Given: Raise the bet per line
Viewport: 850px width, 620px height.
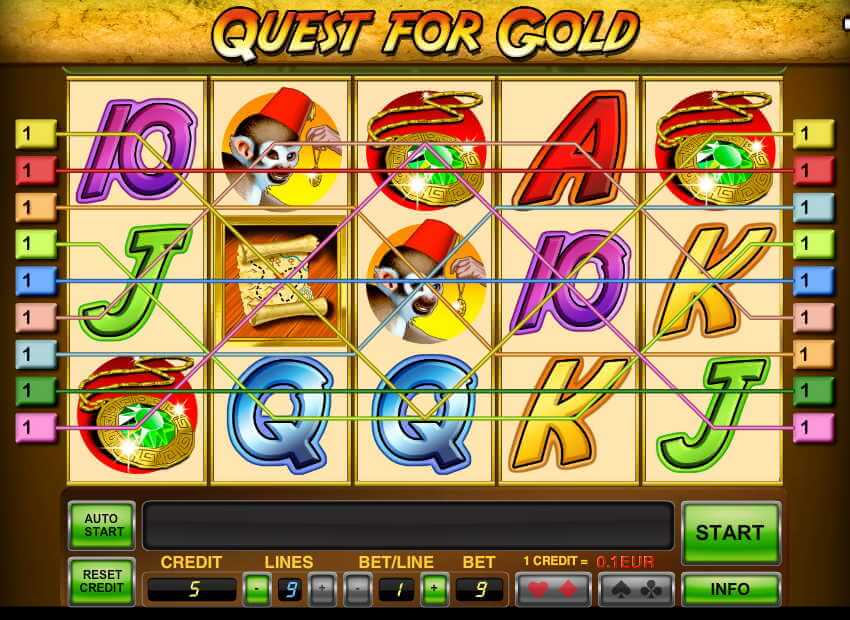Looking at the screenshot, I should pyautogui.click(x=433, y=589).
